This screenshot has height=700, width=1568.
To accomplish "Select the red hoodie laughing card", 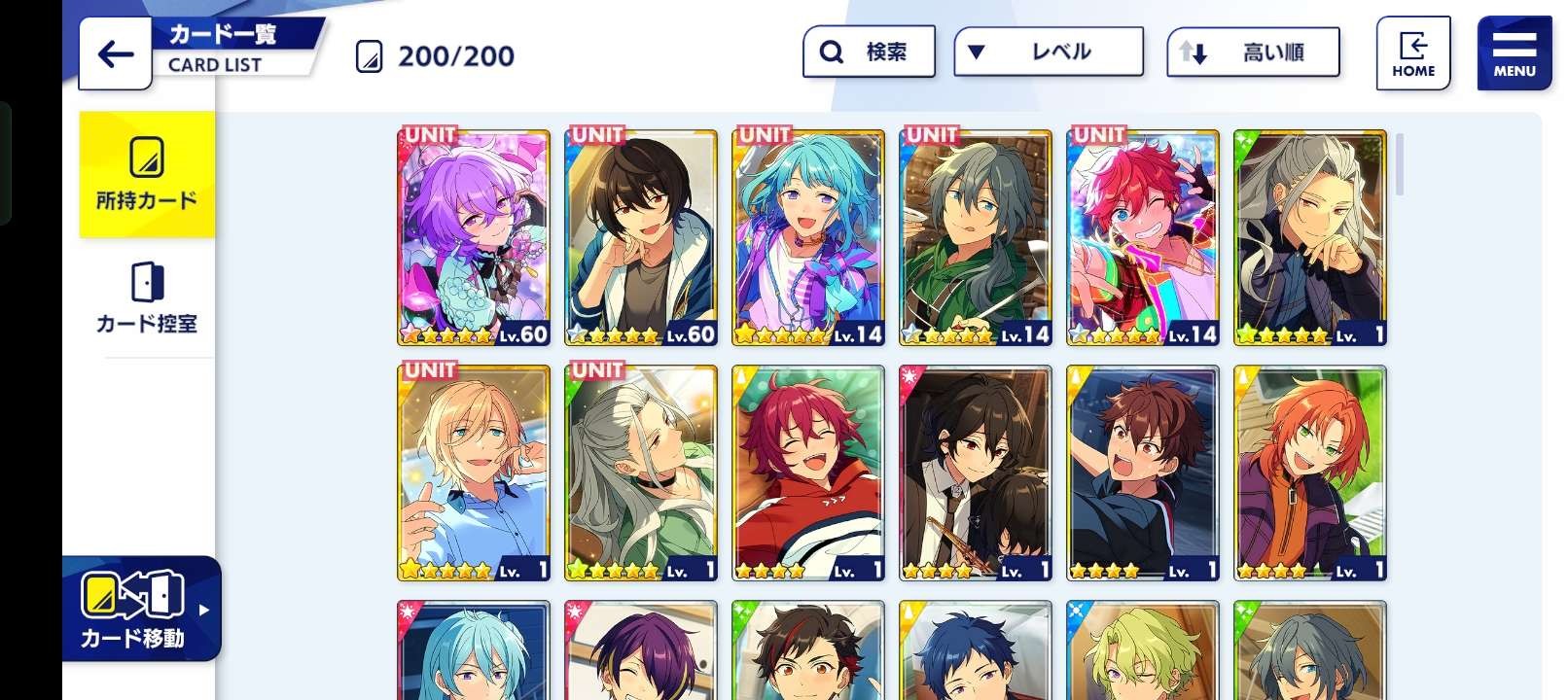I will [808, 472].
